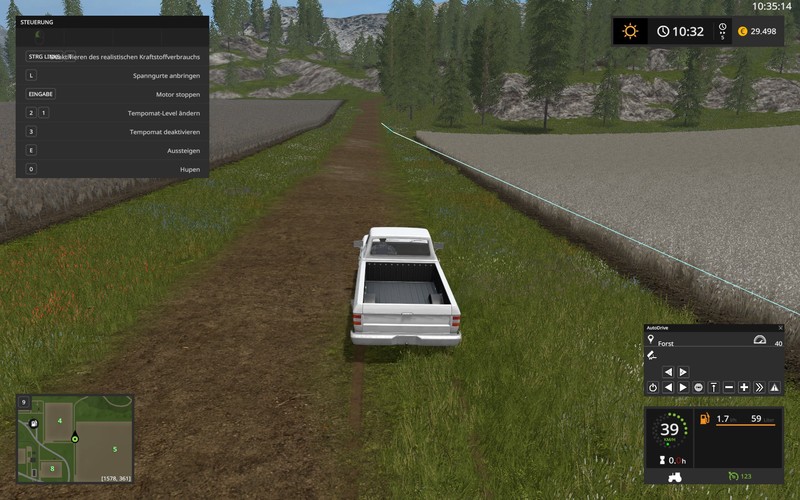The image size is (800, 500).
Task: Select field 5 on the minimap
Action: click(x=115, y=449)
